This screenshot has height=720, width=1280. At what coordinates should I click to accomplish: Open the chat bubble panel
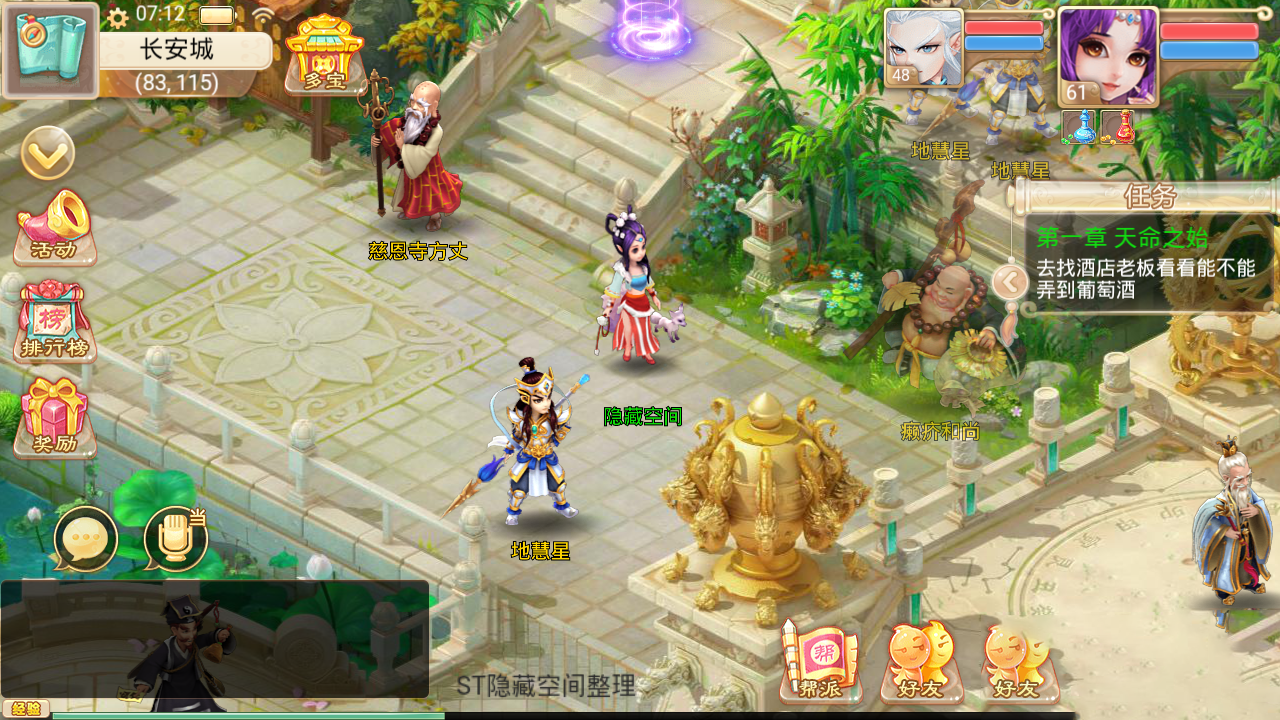[x=84, y=538]
